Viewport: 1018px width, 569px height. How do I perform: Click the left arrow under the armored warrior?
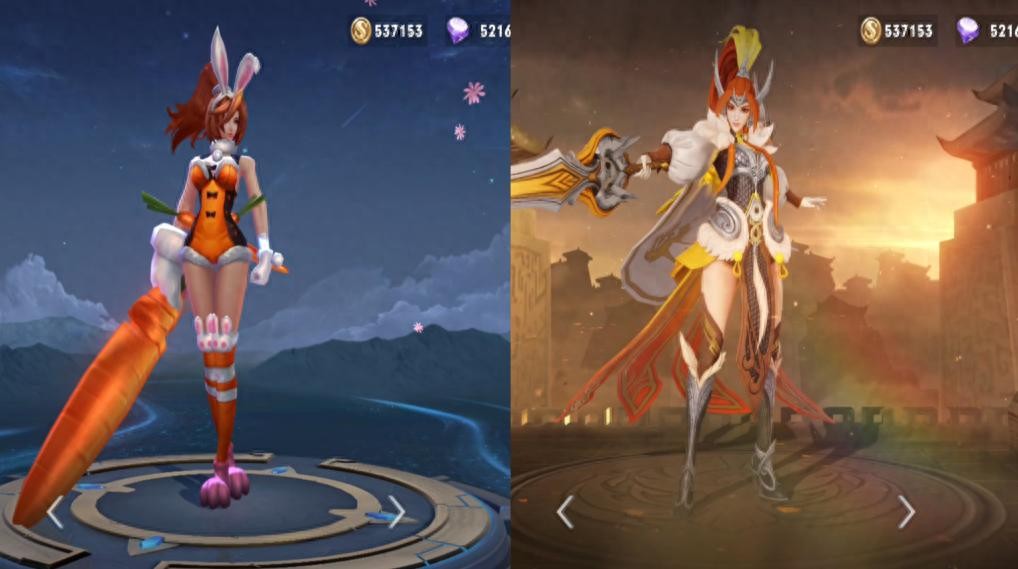(565, 512)
